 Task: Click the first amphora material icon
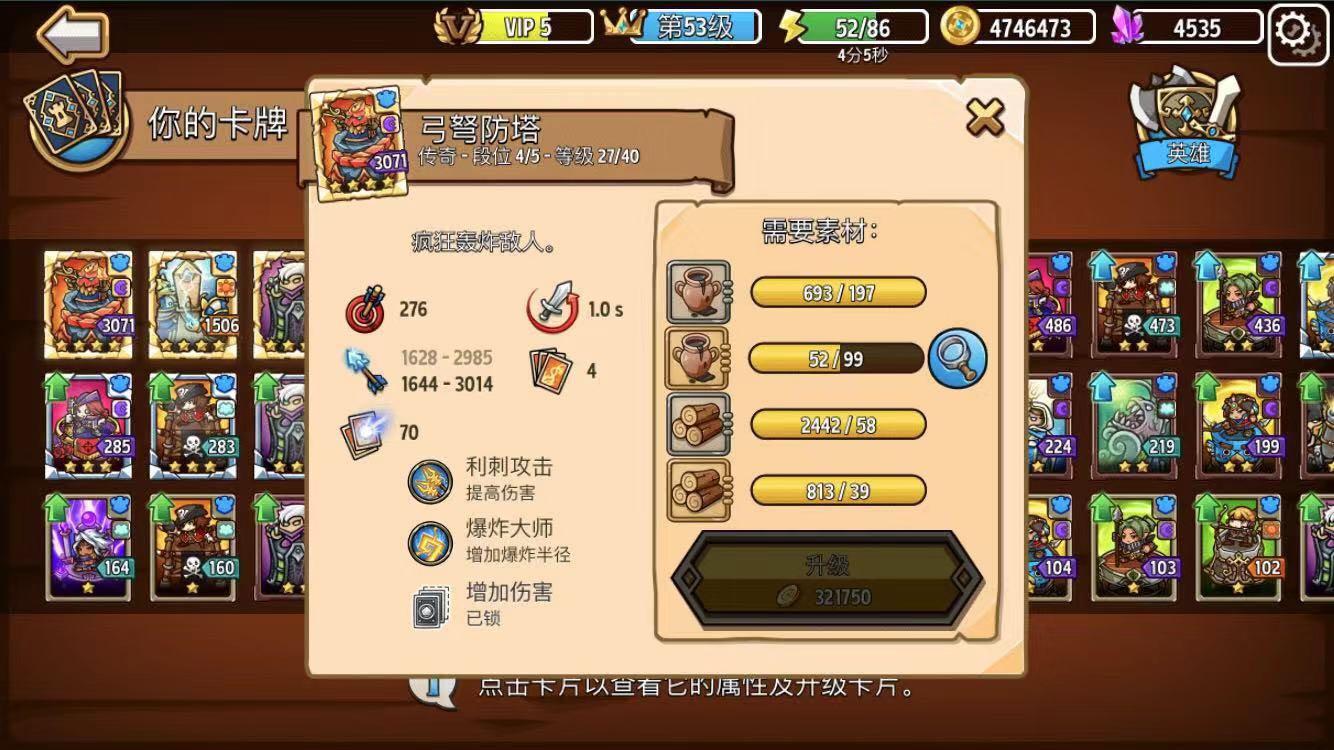700,292
